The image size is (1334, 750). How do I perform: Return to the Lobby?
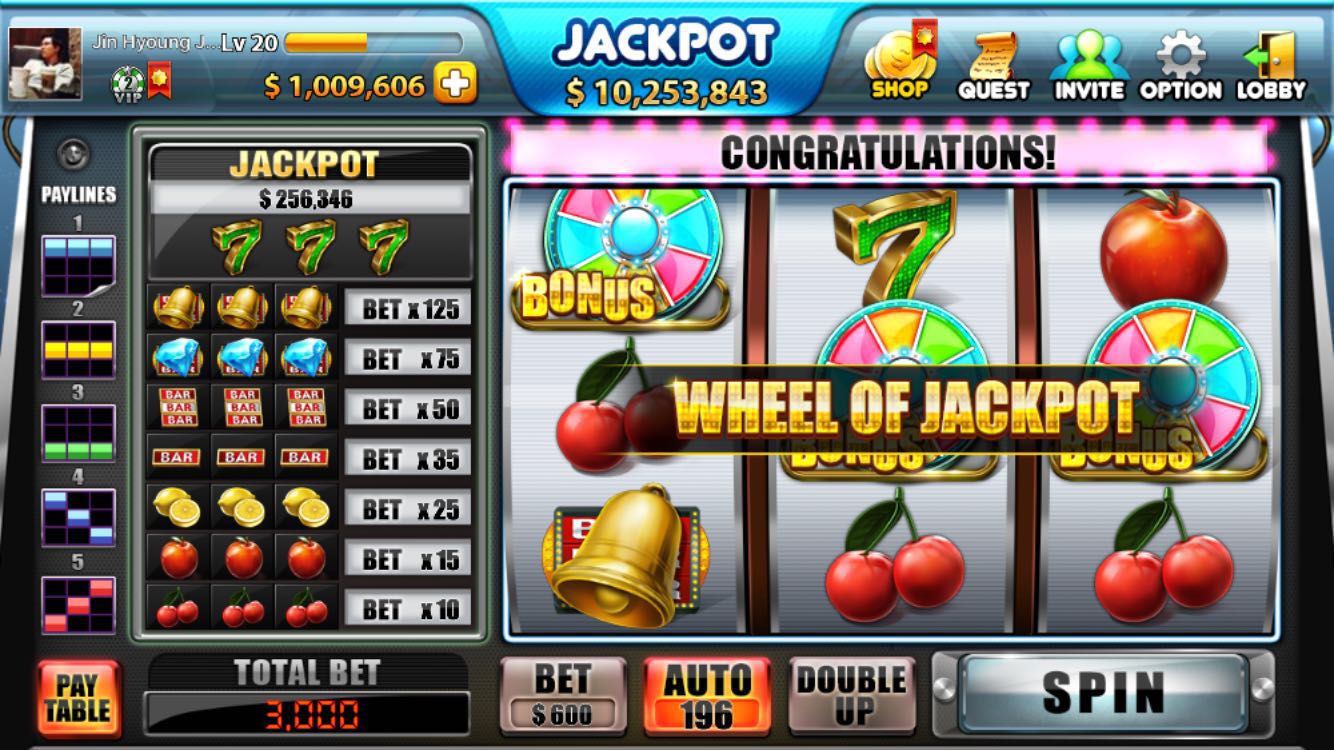(x=1271, y=65)
